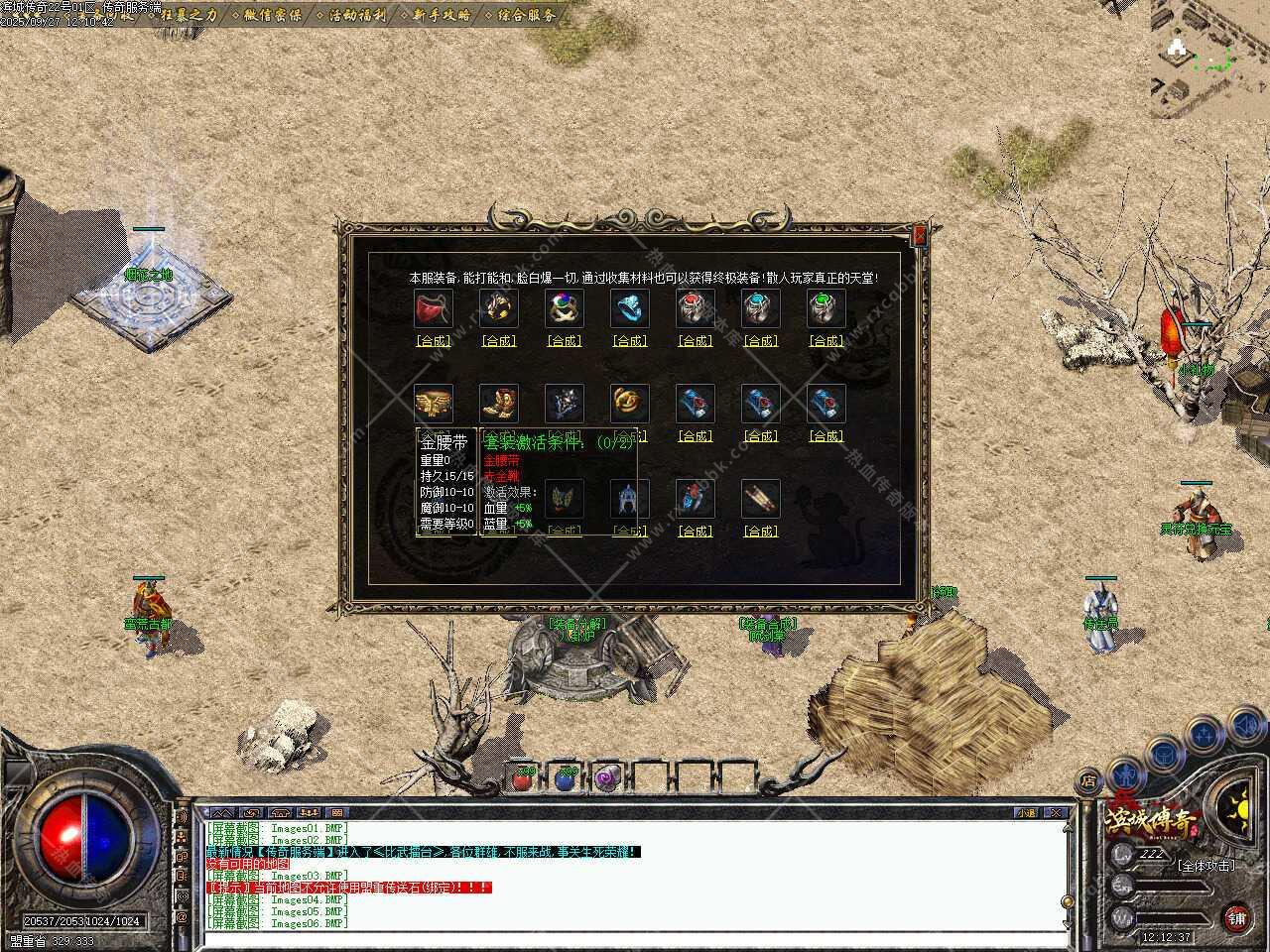The image size is (1270, 952).
Task: Click the red 铺 stall button
Action: tap(1236, 918)
